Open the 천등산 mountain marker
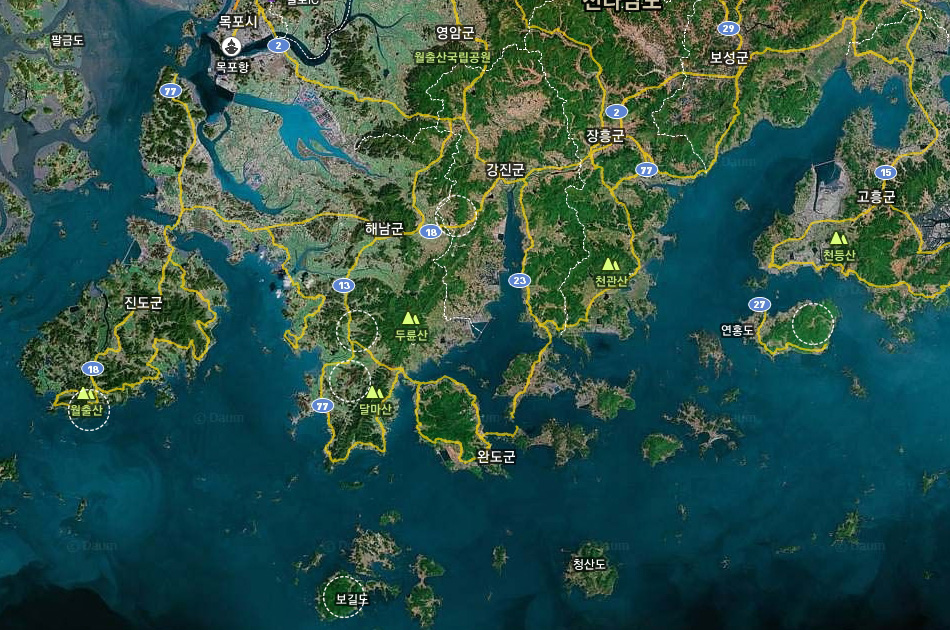 (838, 239)
